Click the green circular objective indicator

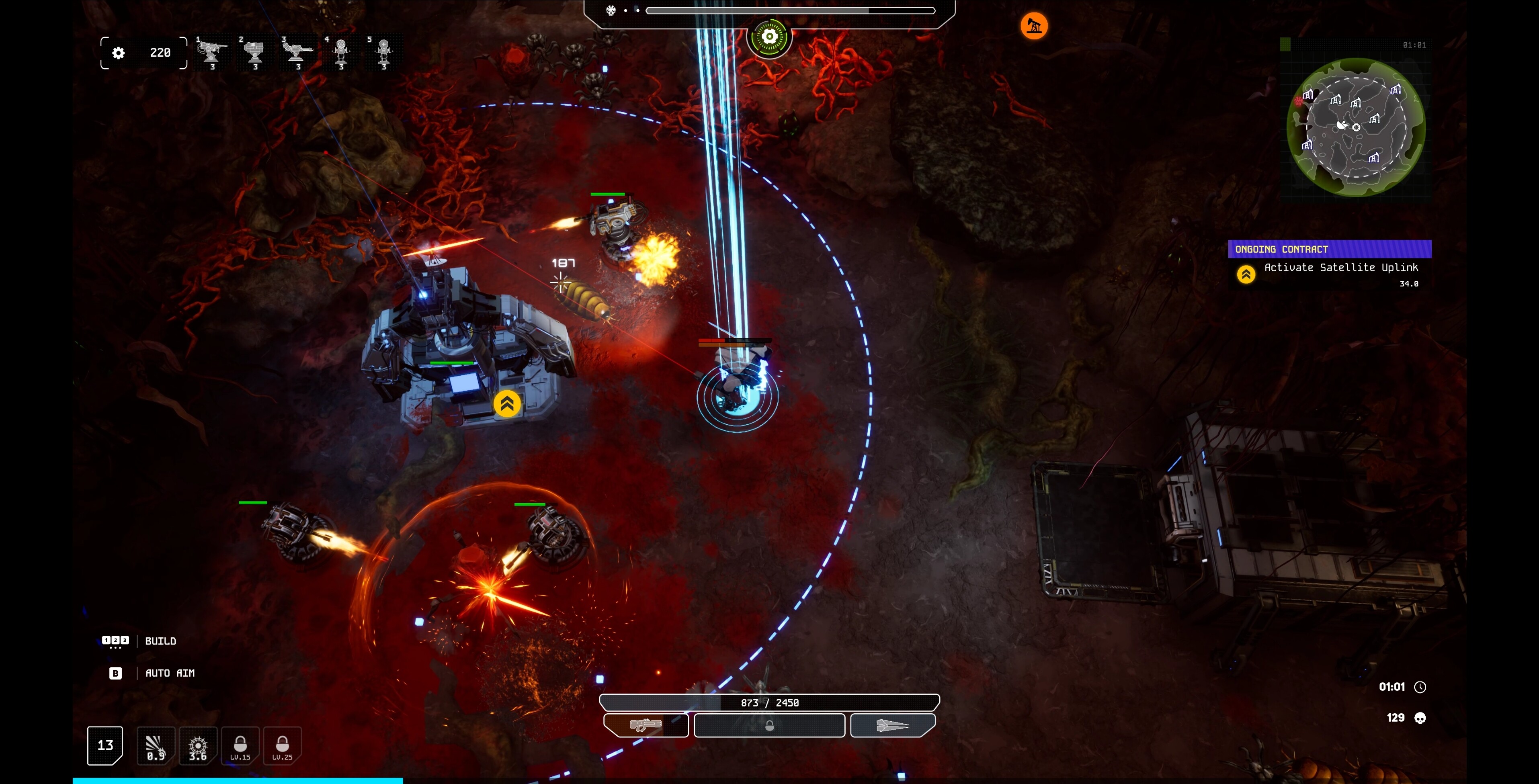point(769,37)
